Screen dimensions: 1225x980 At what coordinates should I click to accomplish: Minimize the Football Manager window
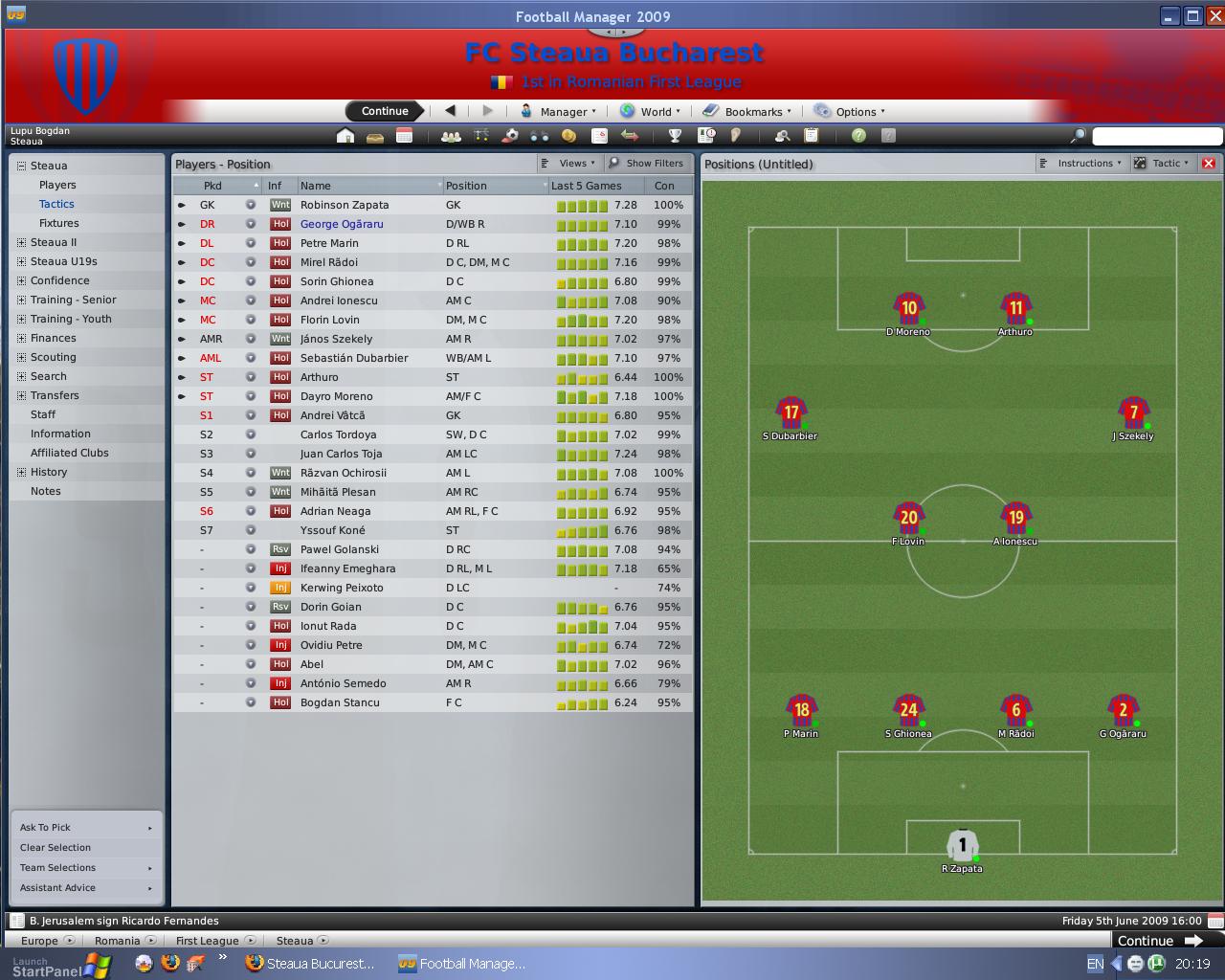point(1169,16)
